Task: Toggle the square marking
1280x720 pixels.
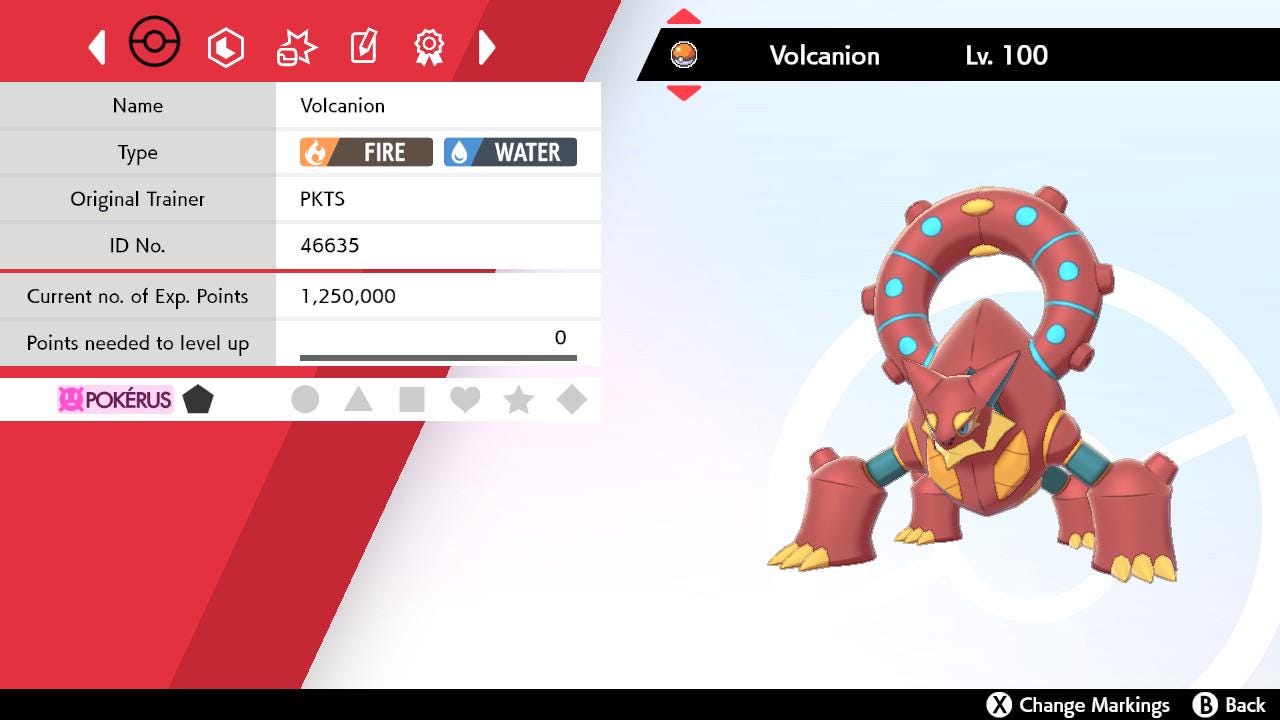Action: click(x=411, y=400)
